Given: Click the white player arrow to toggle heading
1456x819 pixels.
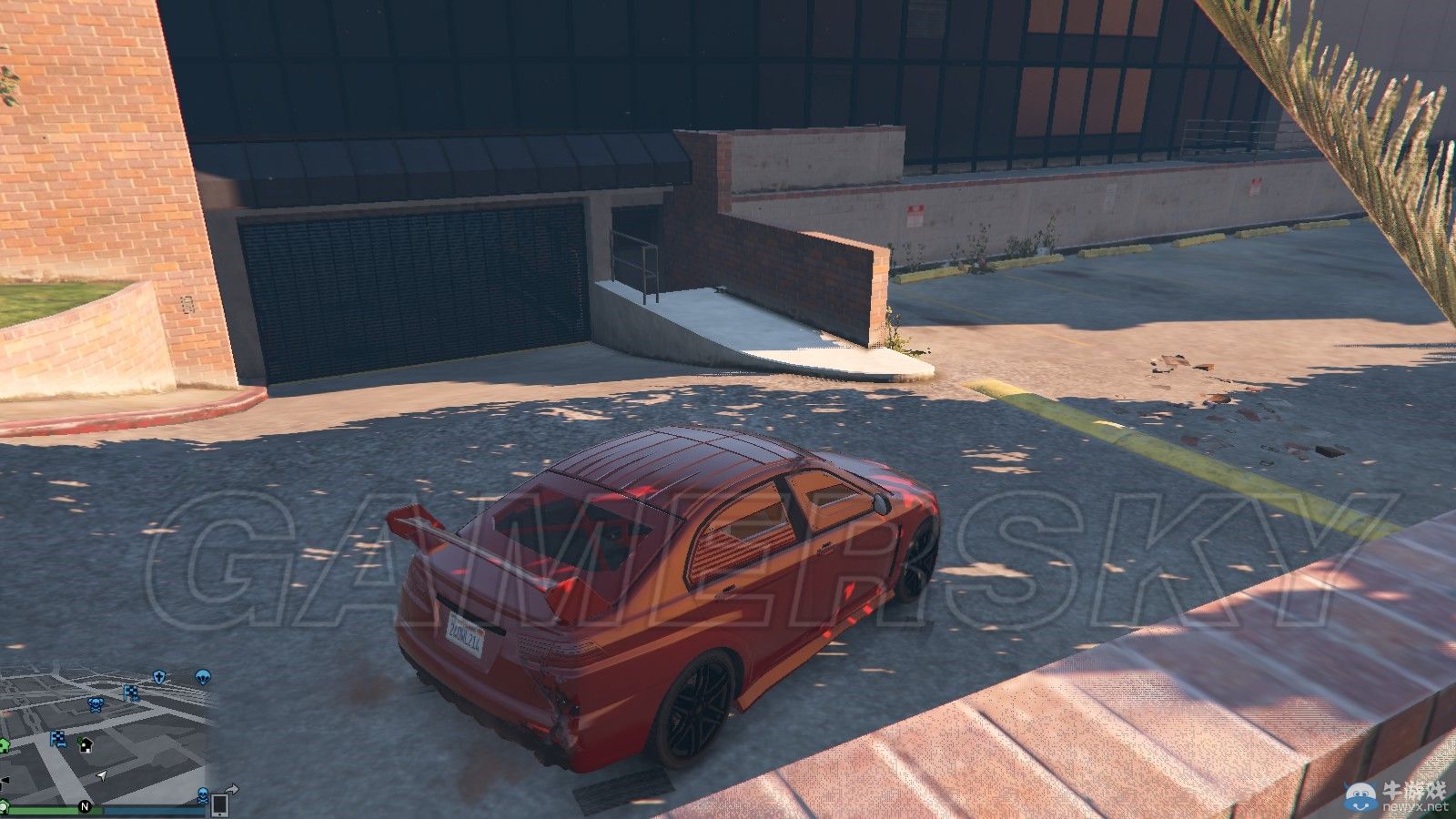Looking at the screenshot, I should pos(101,776).
